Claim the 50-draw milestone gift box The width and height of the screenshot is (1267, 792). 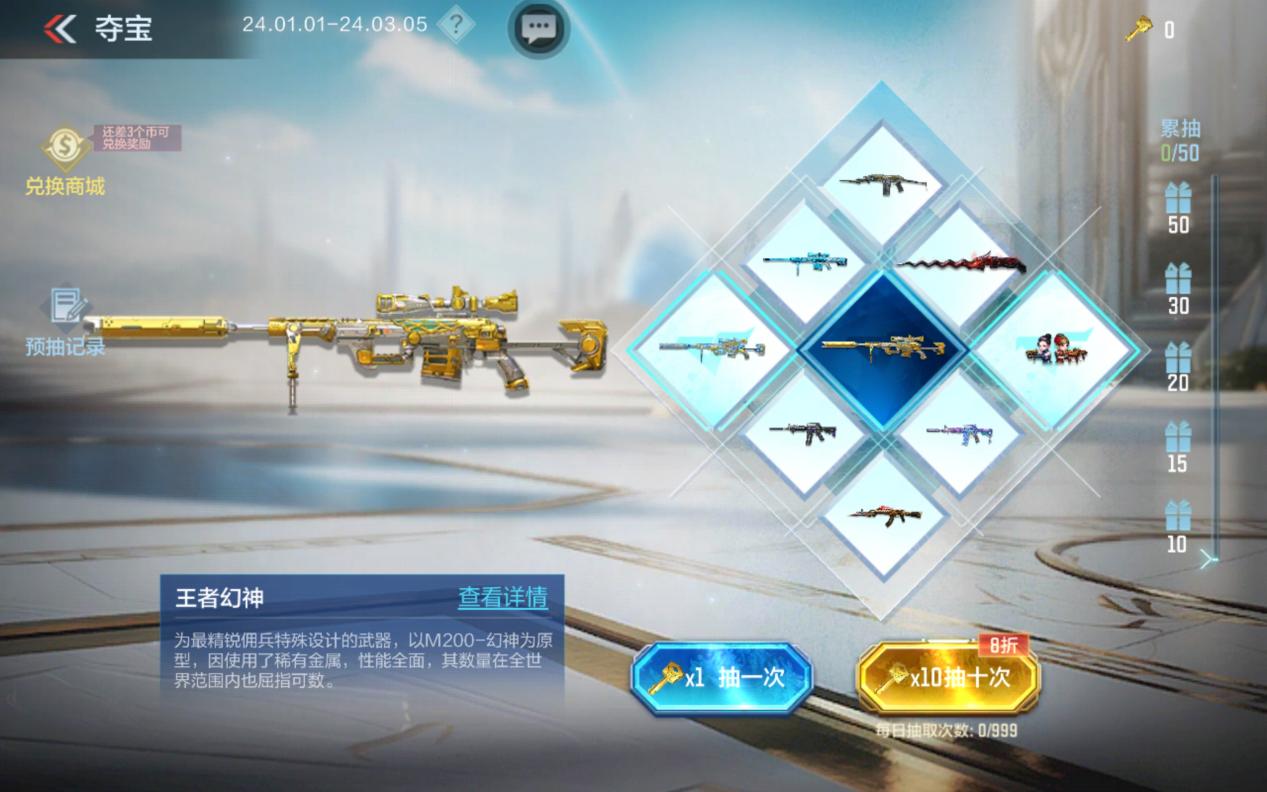1178,199
